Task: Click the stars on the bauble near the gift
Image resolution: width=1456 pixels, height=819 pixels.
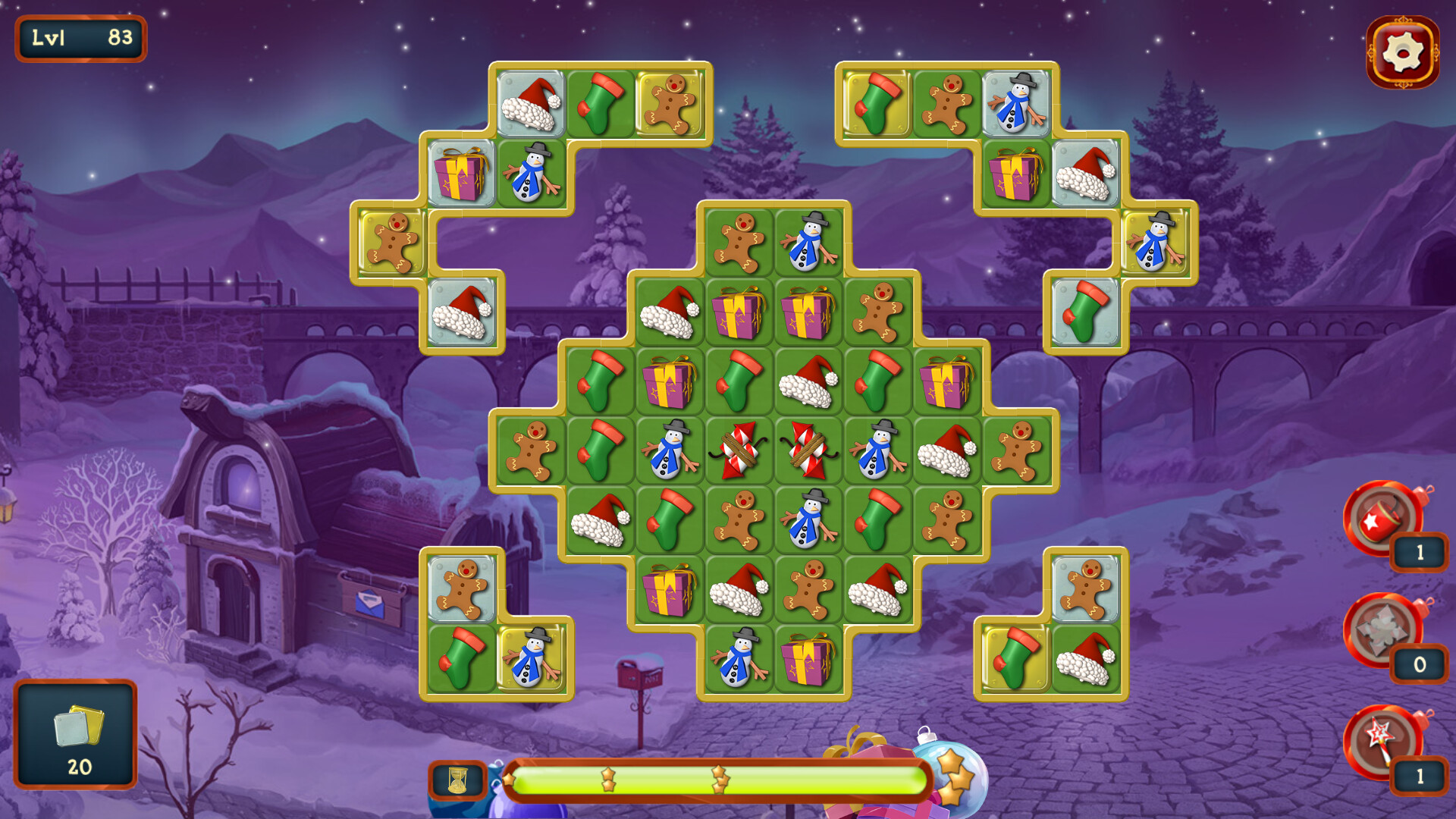Action: tap(955, 778)
